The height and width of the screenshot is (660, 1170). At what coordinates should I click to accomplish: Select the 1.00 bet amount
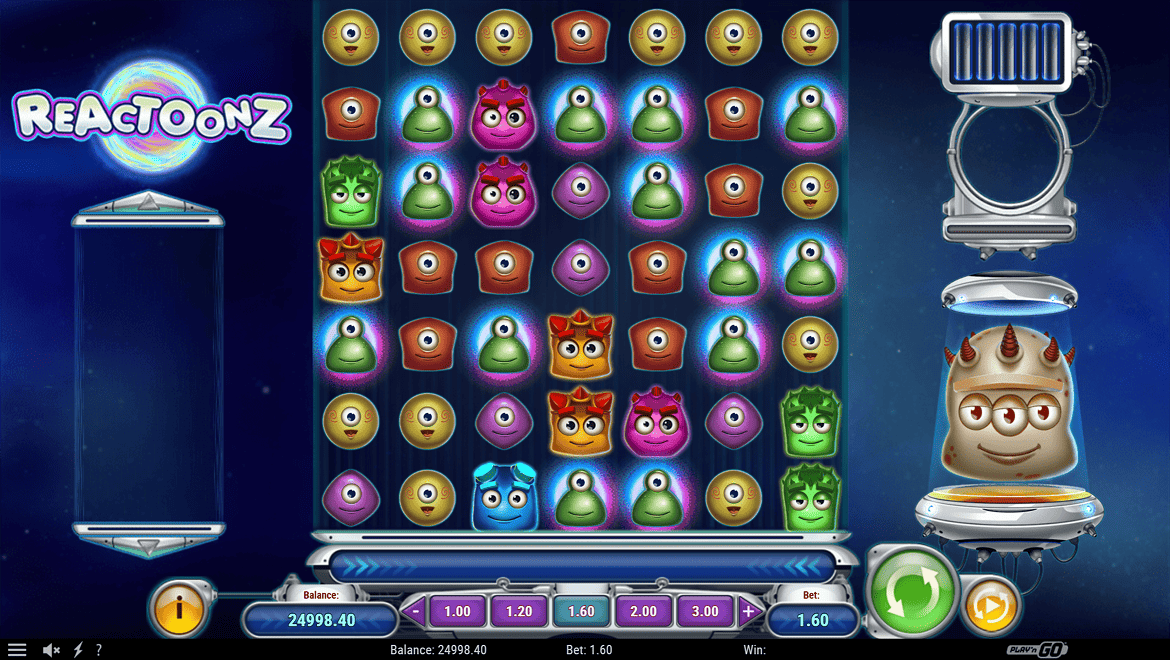[457, 611]
